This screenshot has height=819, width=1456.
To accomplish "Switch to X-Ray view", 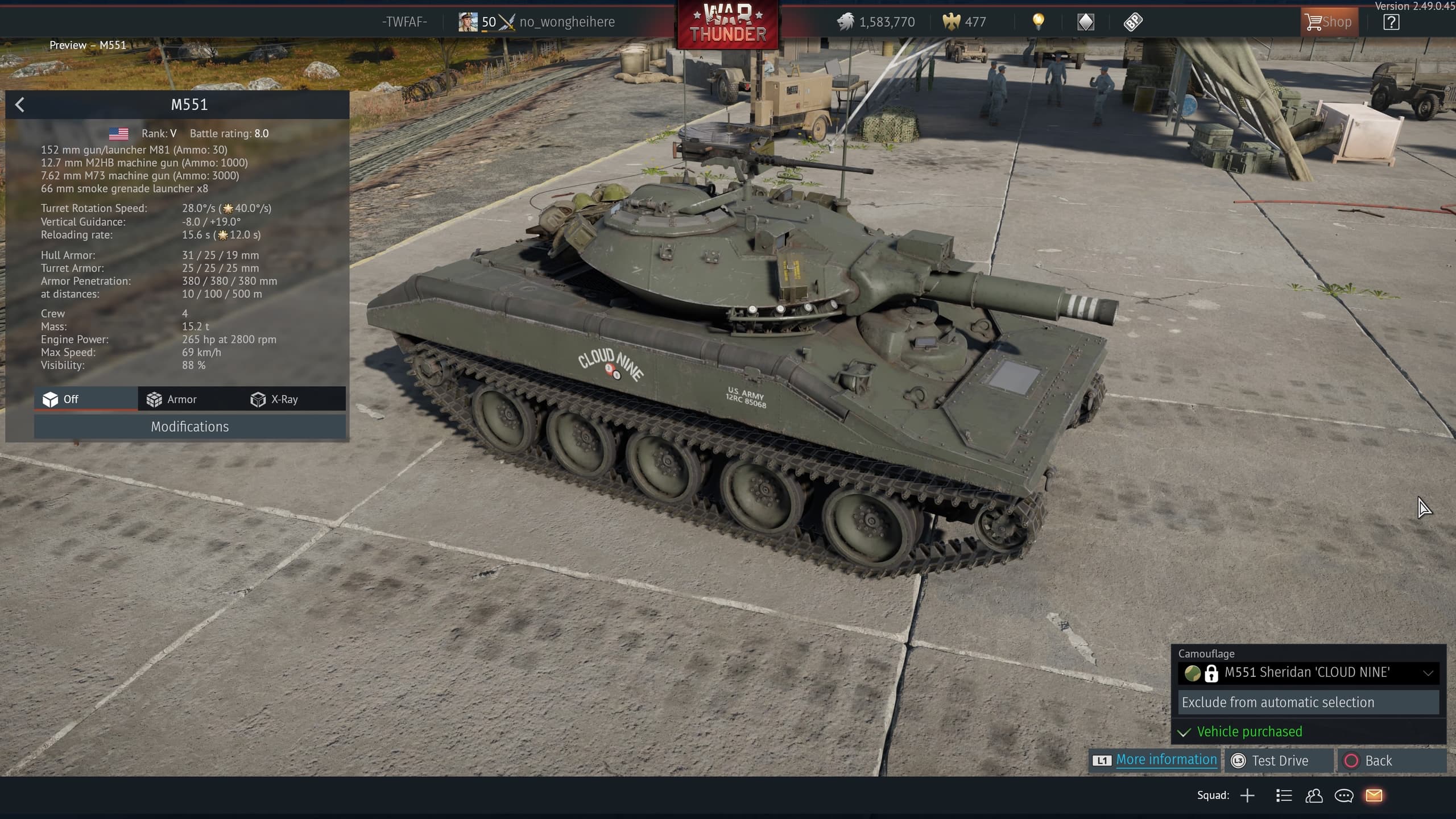I will tap(275, 399).
